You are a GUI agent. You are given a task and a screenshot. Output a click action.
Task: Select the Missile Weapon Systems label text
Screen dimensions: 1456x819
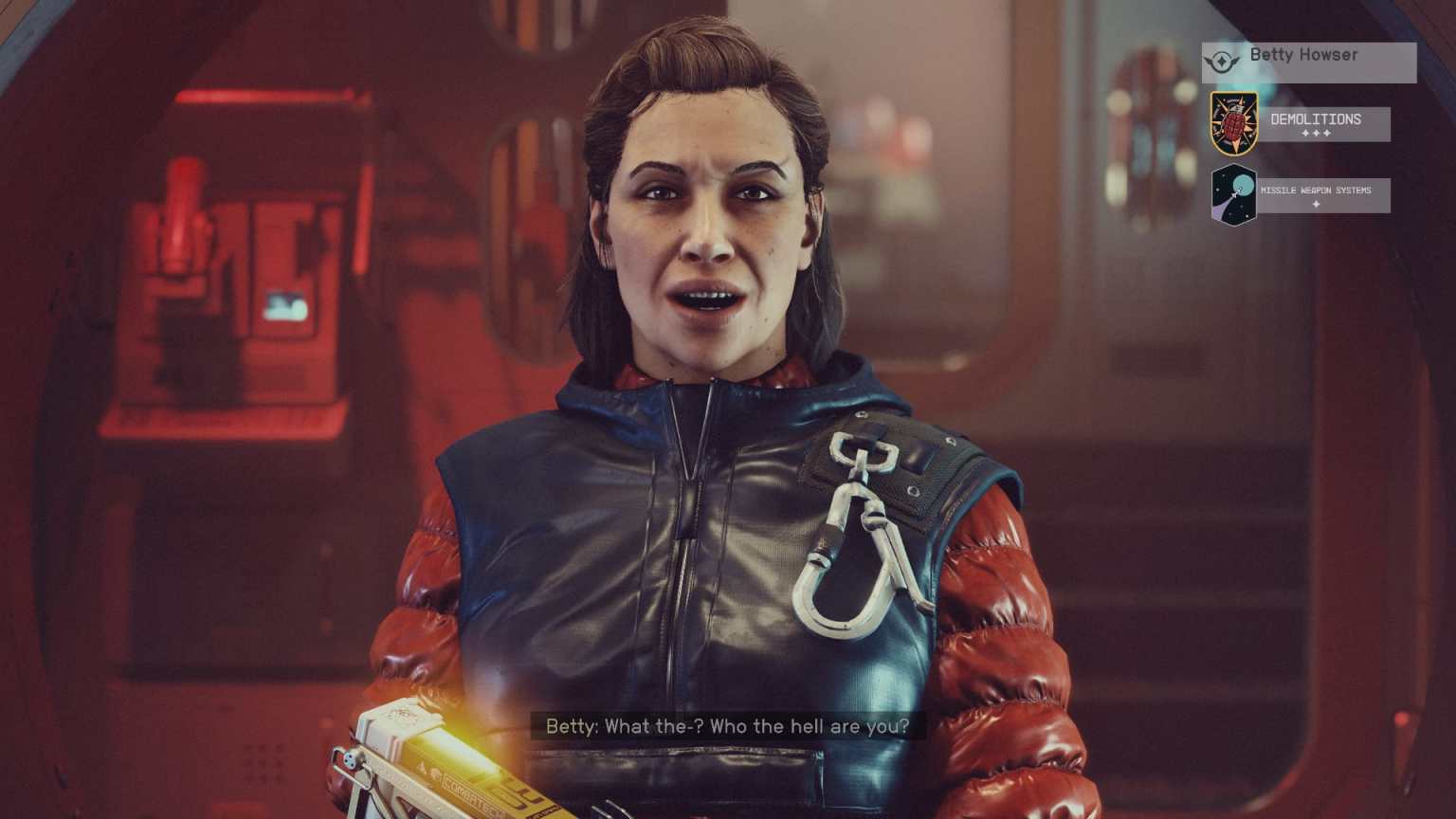coord(1315,191)
